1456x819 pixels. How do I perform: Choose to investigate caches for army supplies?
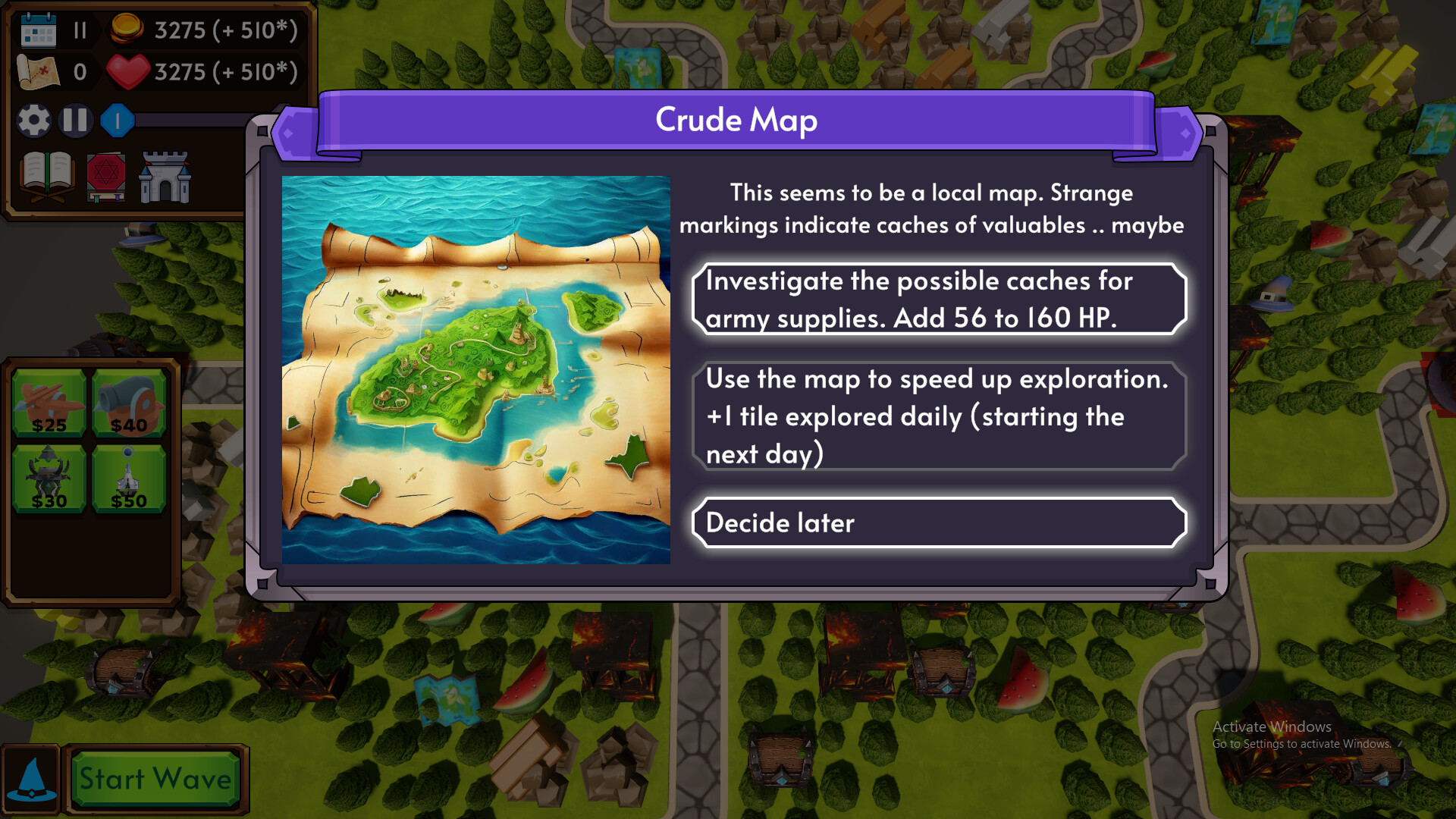[x=938, y=299]
